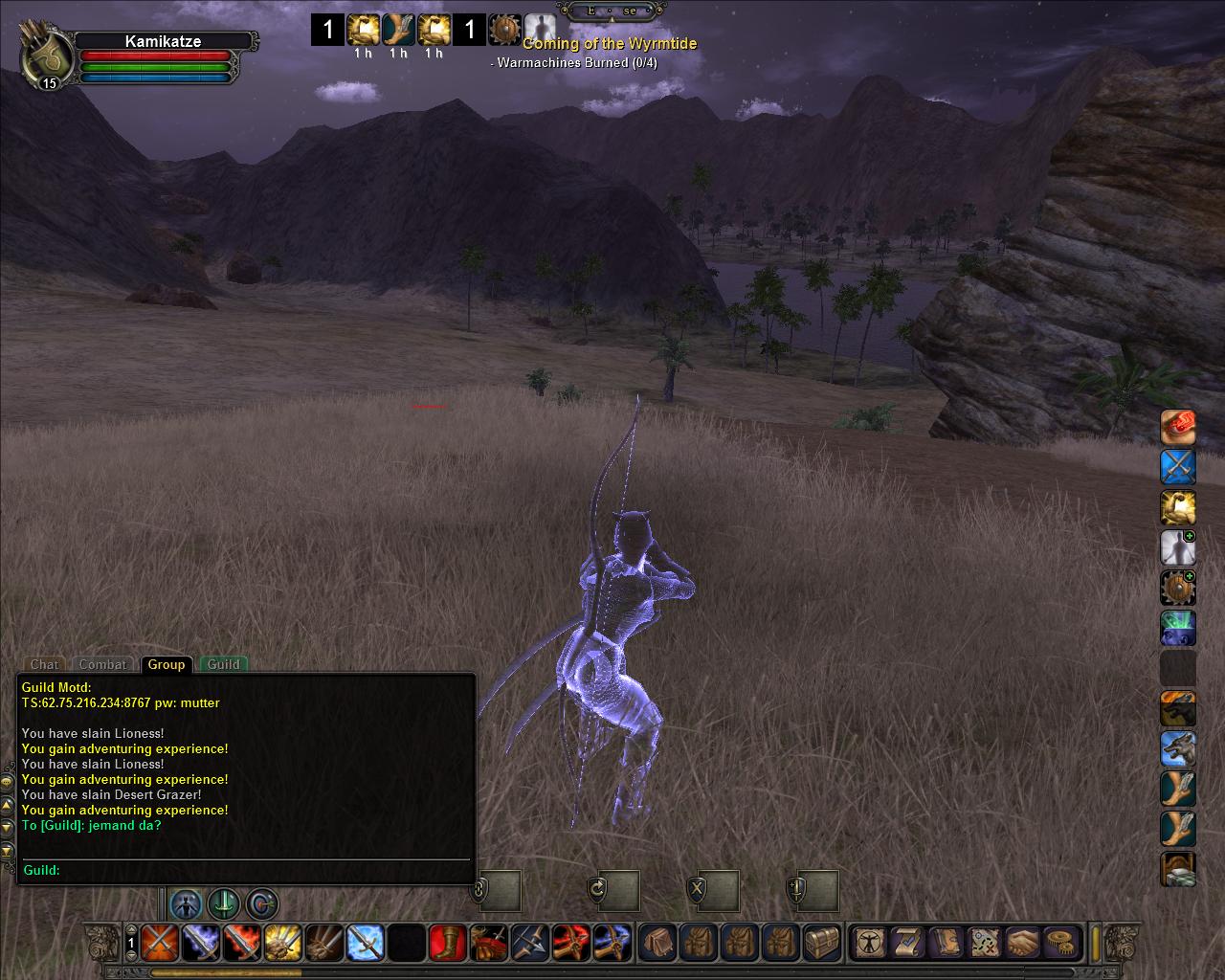Open the treasure chest inventory button
1225x980 pixels.
[x=822, y=943]
